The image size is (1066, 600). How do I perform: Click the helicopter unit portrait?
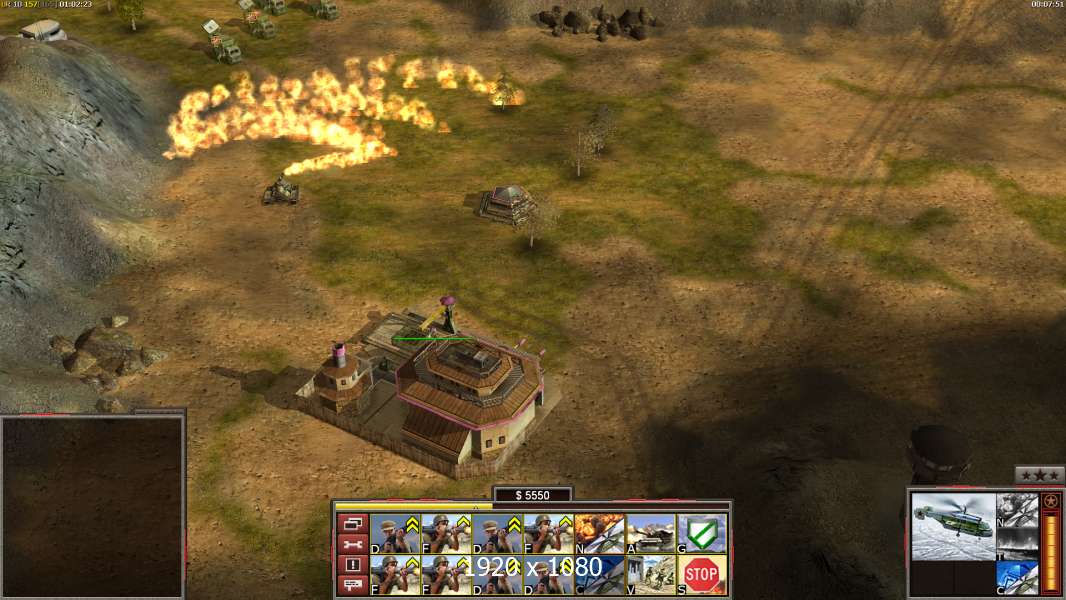coord(954,526)
